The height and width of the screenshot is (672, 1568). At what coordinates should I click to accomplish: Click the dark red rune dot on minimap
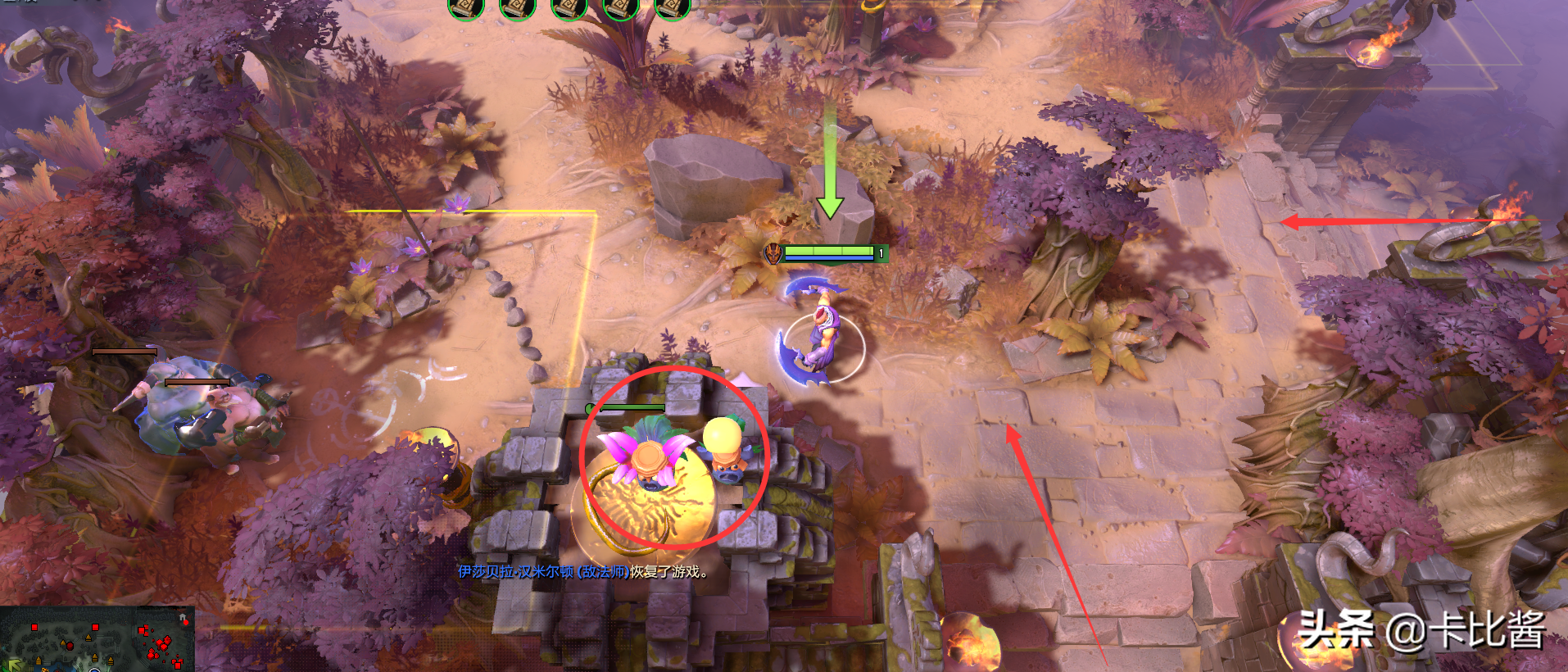click(70, 646)
